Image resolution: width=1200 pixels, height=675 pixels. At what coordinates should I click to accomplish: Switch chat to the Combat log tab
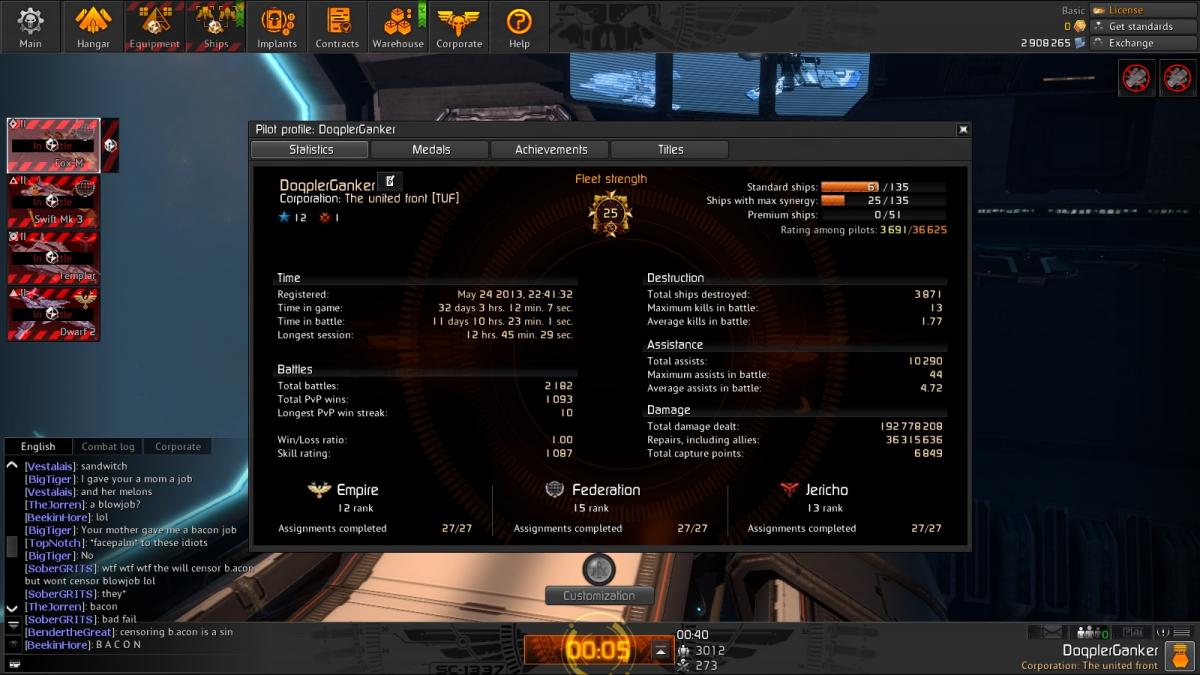(107, 447)
